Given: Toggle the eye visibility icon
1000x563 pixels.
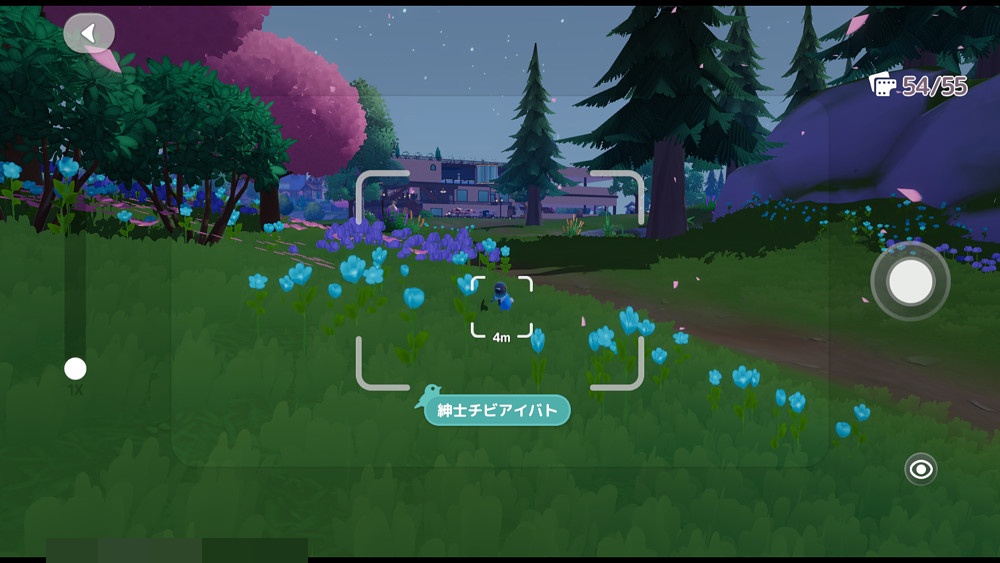Looking at the screenshot, I should (x=920, y=468).
